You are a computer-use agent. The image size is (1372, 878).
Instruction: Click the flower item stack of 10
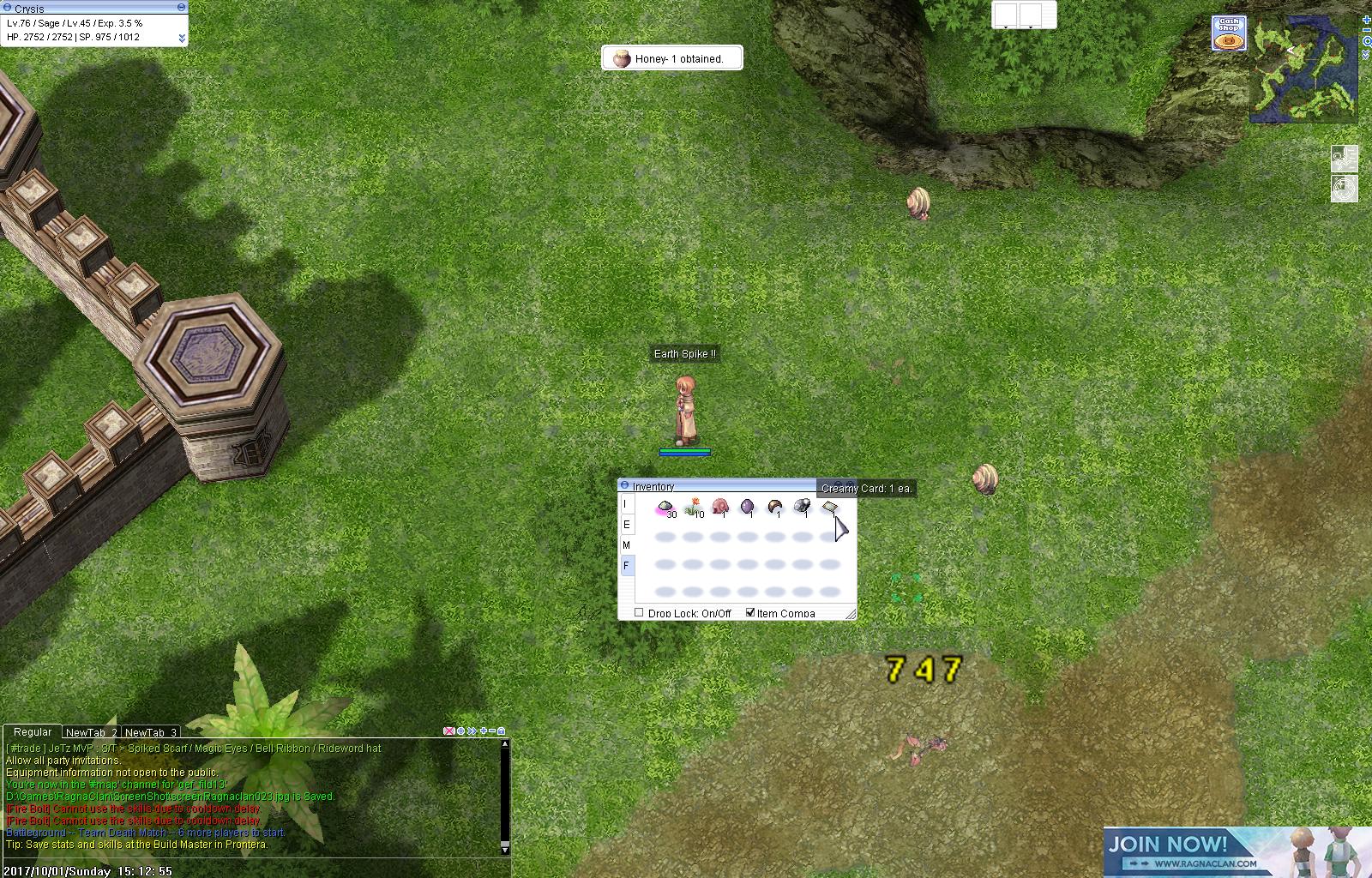[693, 506]
